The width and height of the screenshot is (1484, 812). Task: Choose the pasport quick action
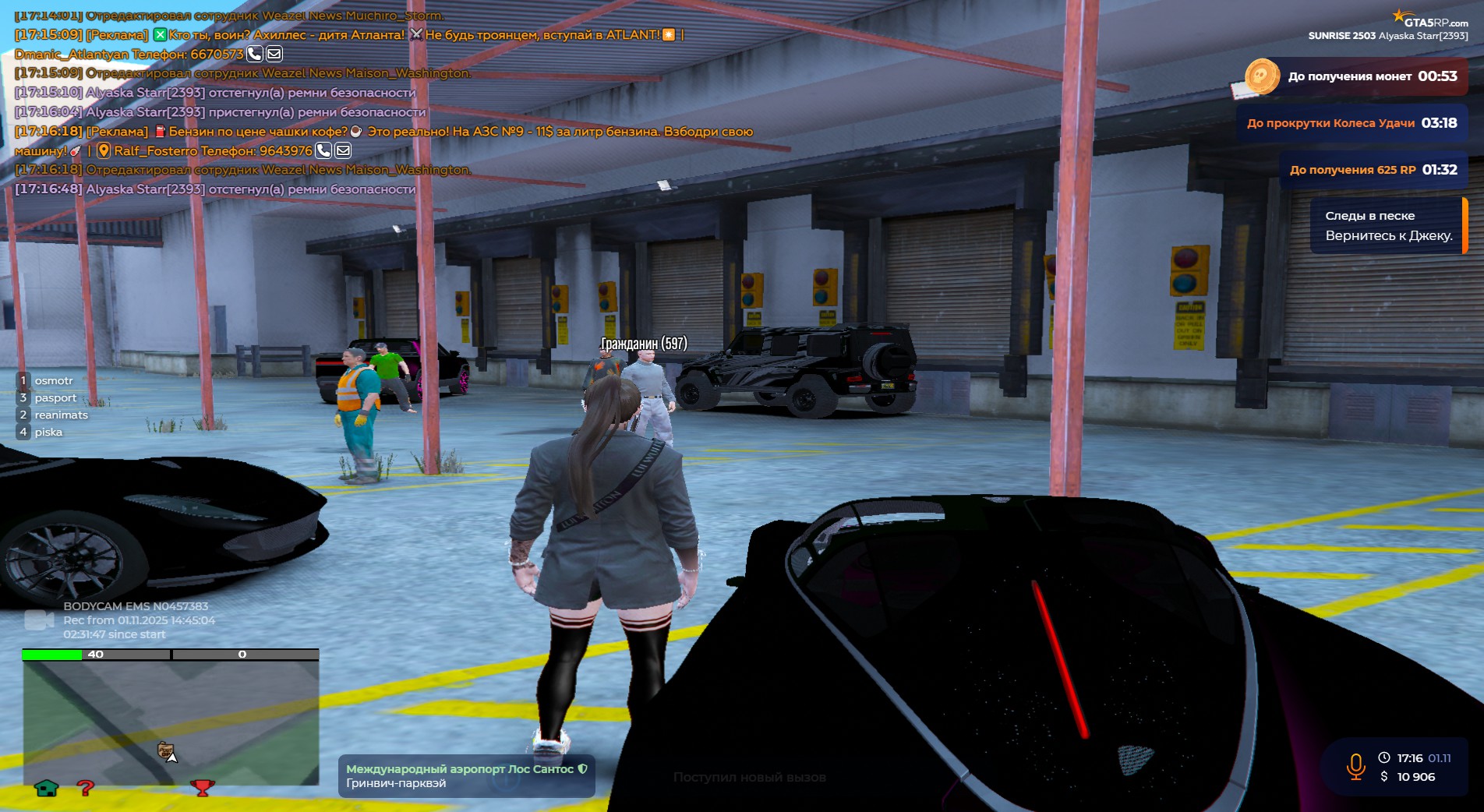coord(55,398)
